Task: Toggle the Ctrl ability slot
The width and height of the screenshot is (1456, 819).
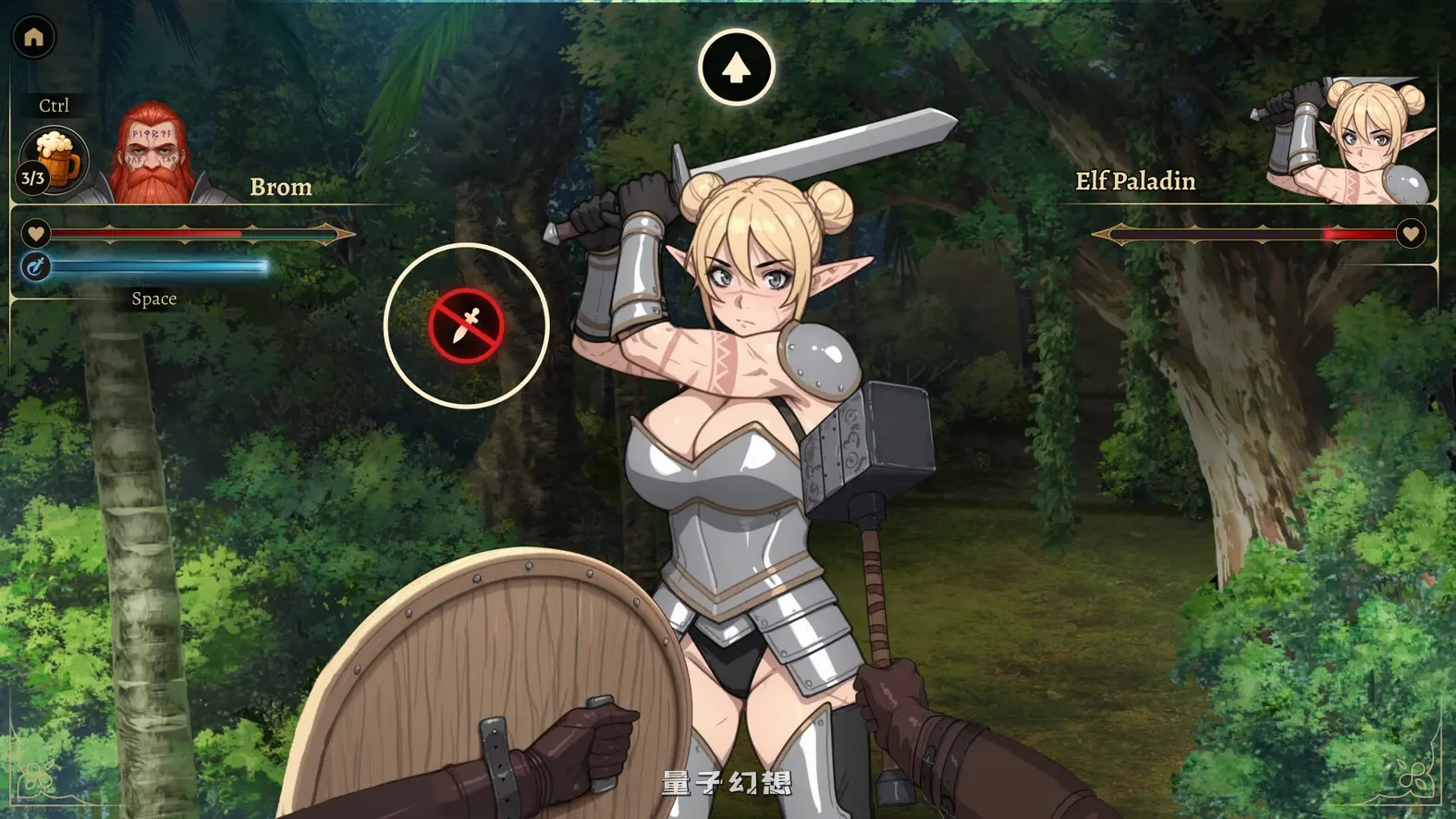Action: pyautogui.click(x=53, y=104)
